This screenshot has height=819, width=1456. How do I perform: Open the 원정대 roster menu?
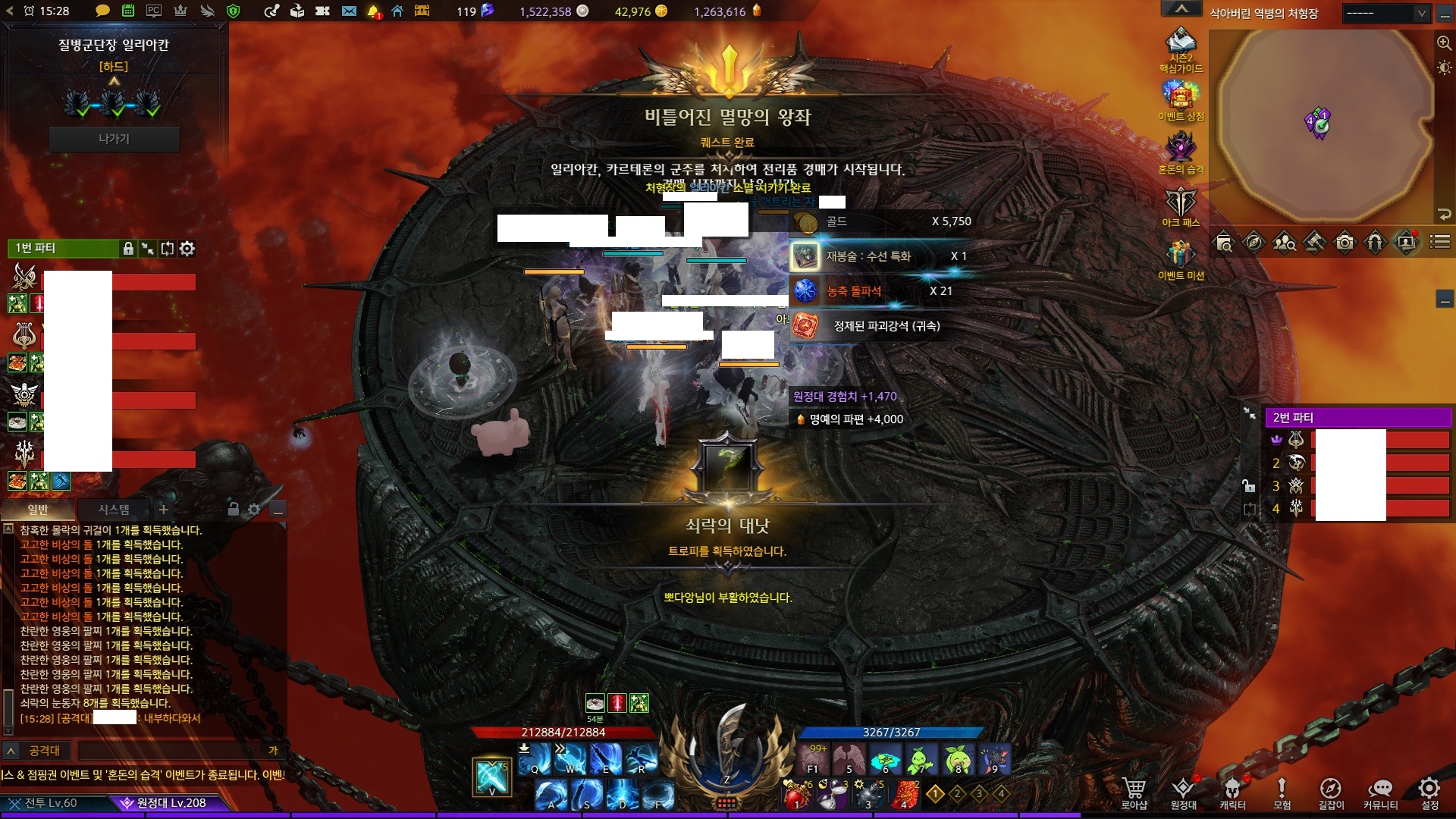click(1183, 792)
